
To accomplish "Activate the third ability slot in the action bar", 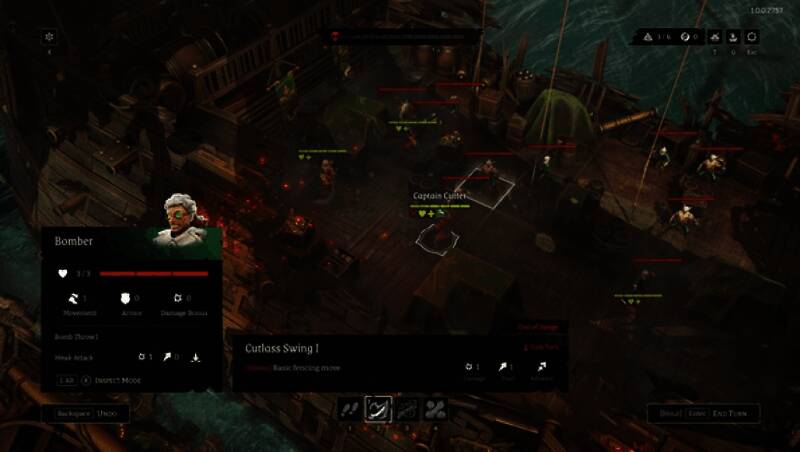I will 406,408.
